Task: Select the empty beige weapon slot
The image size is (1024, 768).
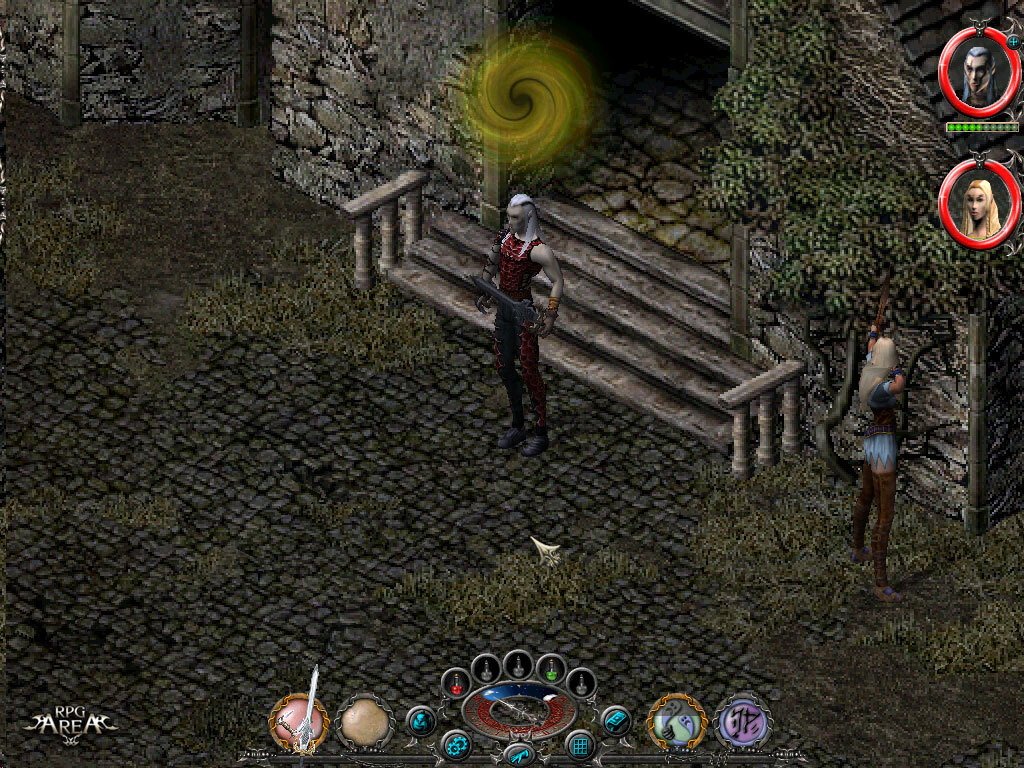Action: click(x=365, y=721)
